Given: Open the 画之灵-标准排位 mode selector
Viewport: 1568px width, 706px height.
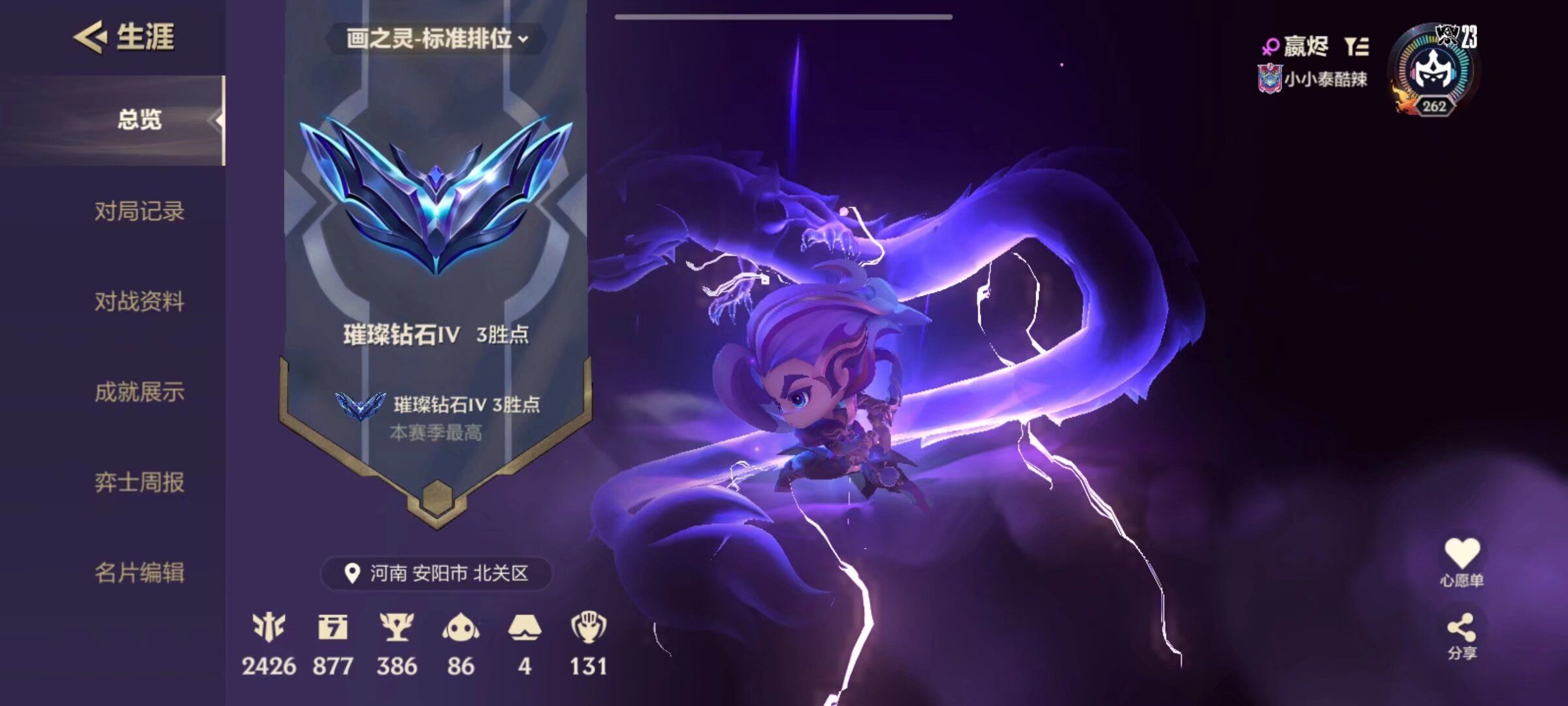Looking at the screenshot, I should coord(434,38).
